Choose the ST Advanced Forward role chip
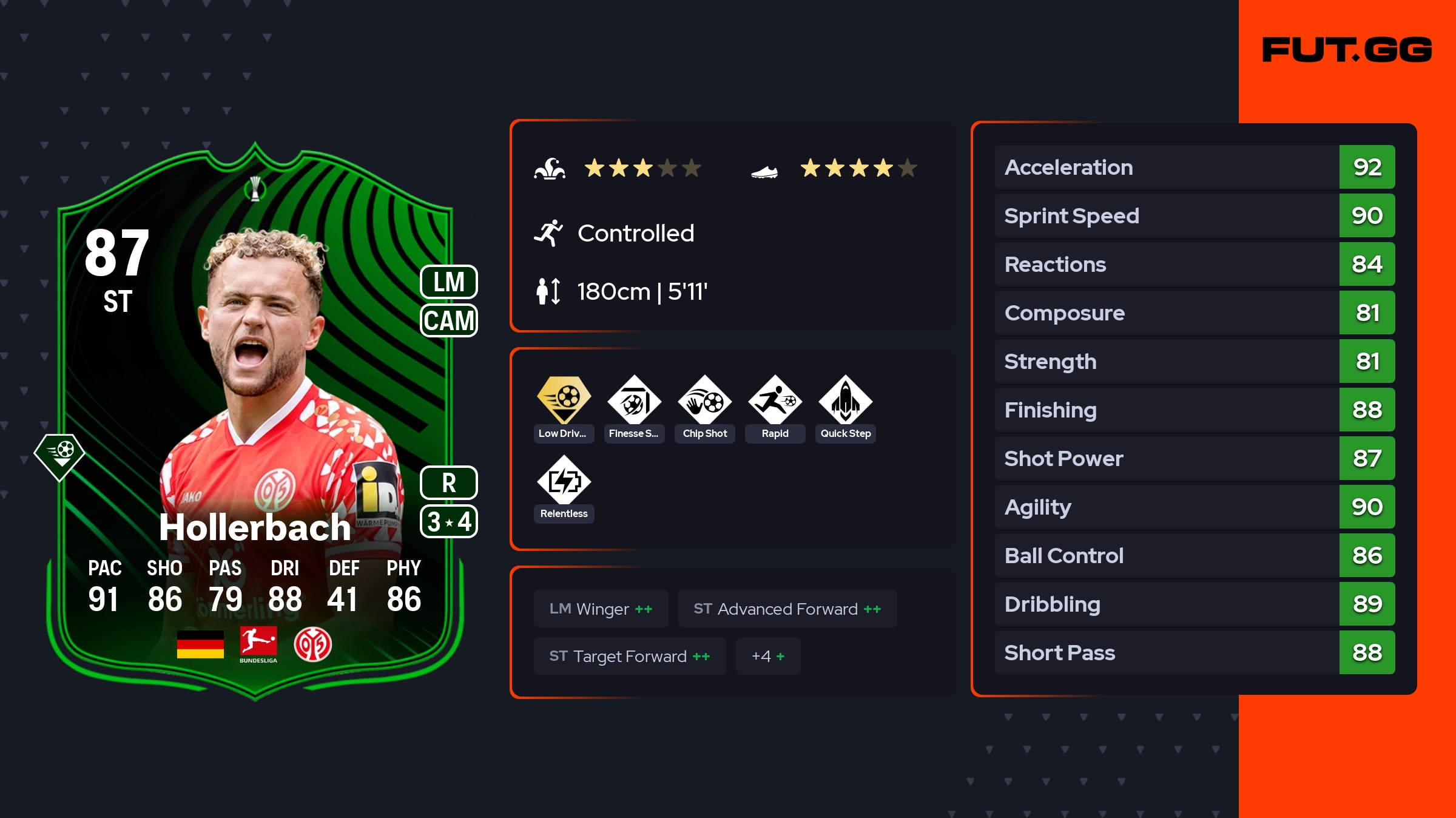This screenshot has width=1456, height=818. tap(787, 609)
